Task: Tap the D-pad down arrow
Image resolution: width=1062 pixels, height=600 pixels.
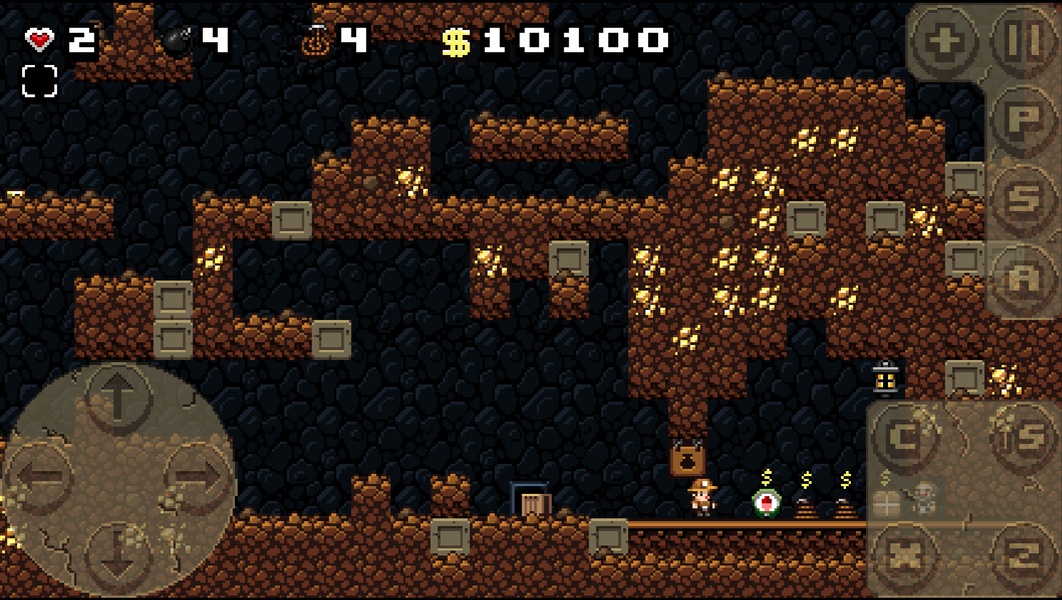Action: pos(118,553)
